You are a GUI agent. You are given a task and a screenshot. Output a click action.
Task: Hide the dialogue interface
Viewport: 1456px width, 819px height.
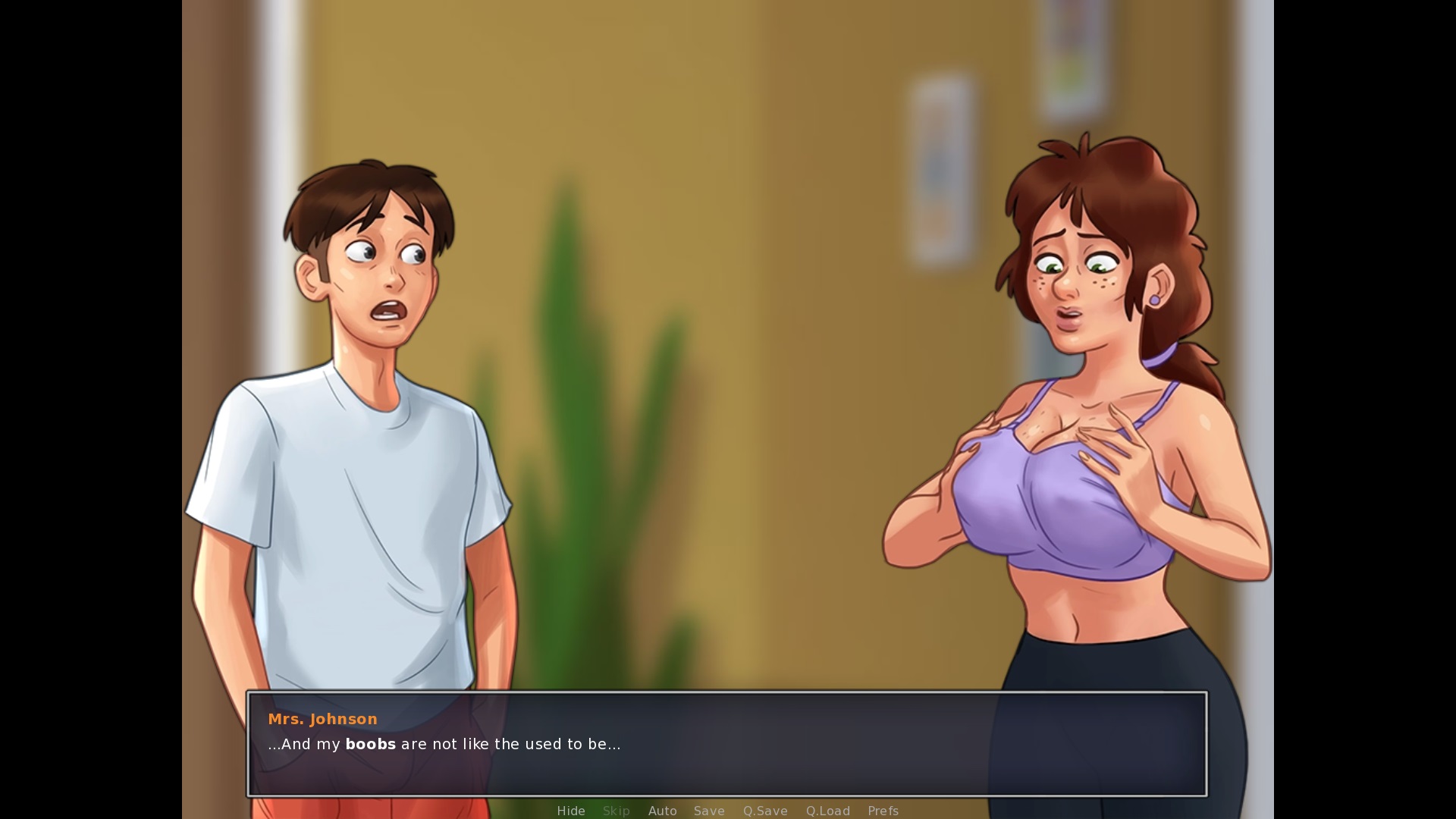(x=571, y=811)
